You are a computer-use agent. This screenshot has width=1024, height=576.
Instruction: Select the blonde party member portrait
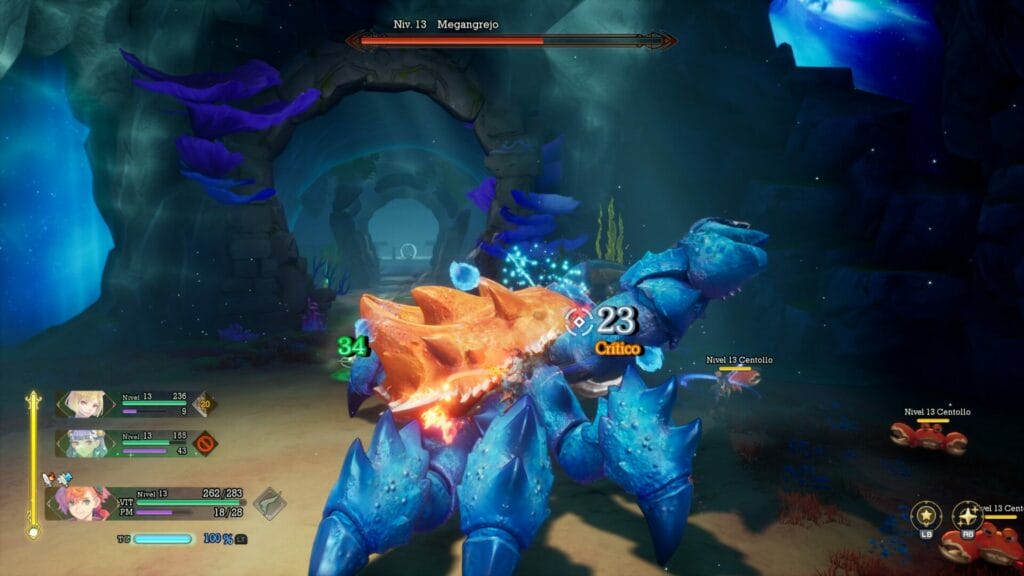click(x=83, y=403)
